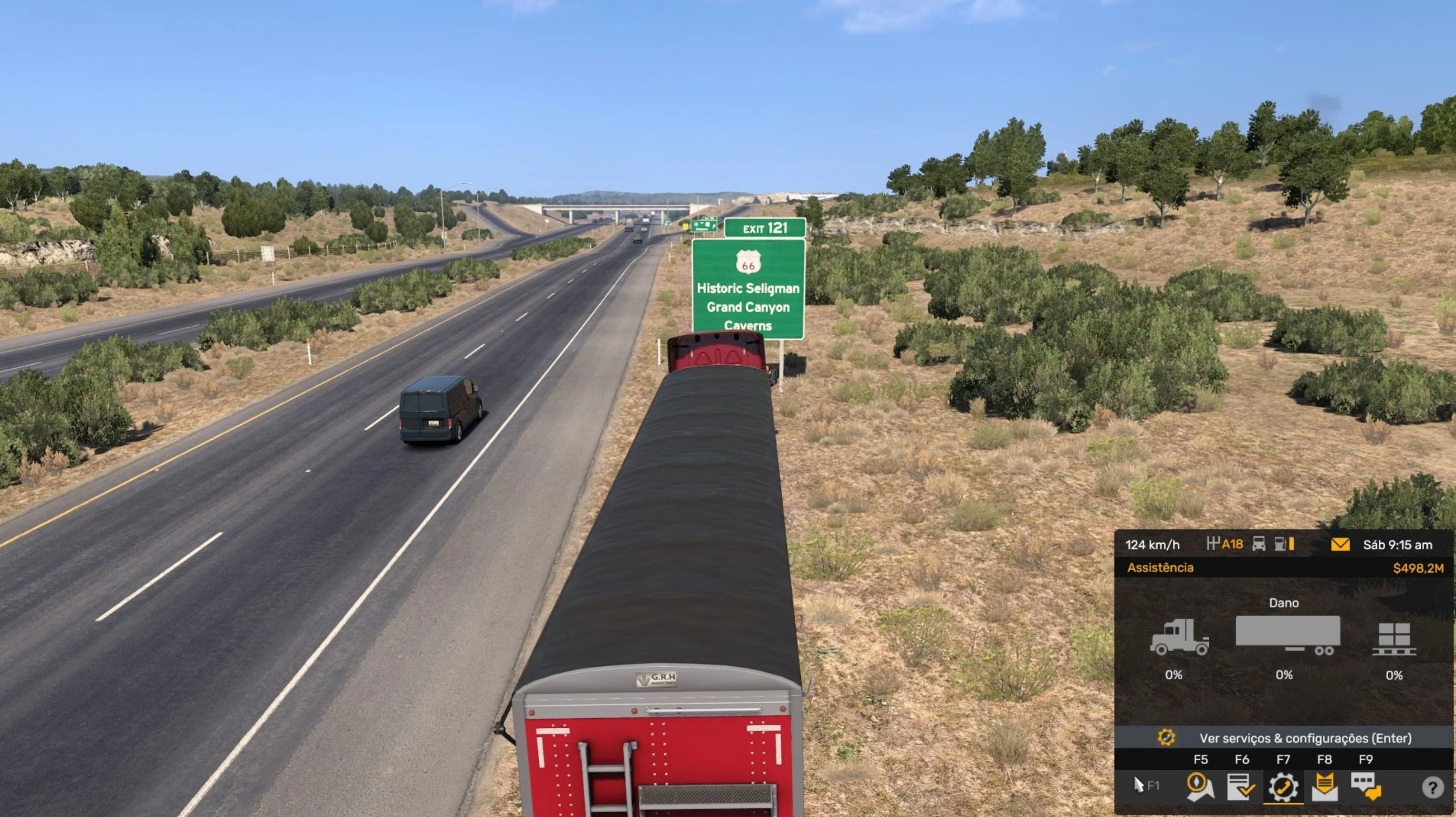Open the chat messages tab
This screenshot has height=817, width=1456.
click(1365, 786)
